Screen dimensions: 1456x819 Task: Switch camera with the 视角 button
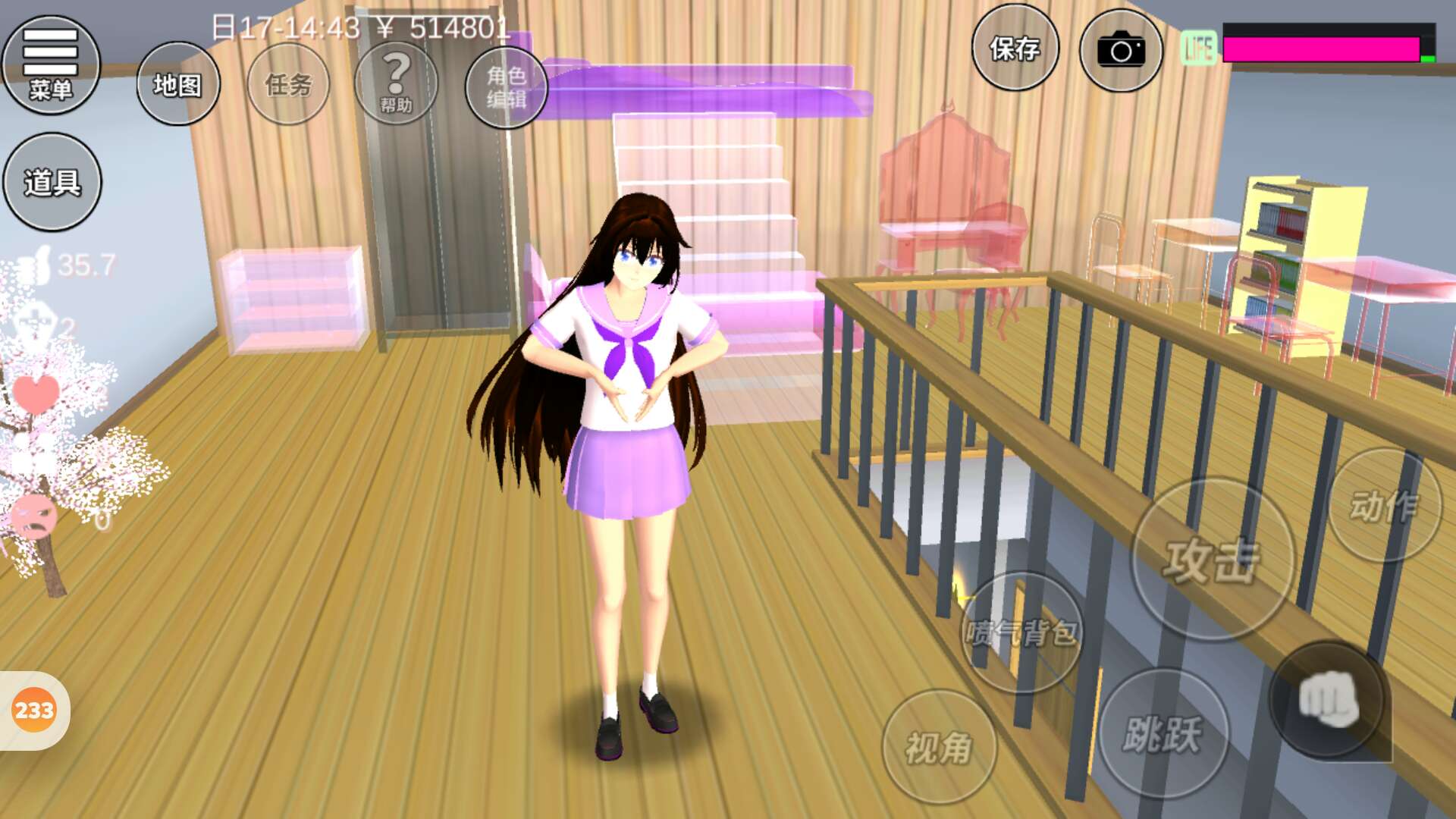(x=939, y=747)
